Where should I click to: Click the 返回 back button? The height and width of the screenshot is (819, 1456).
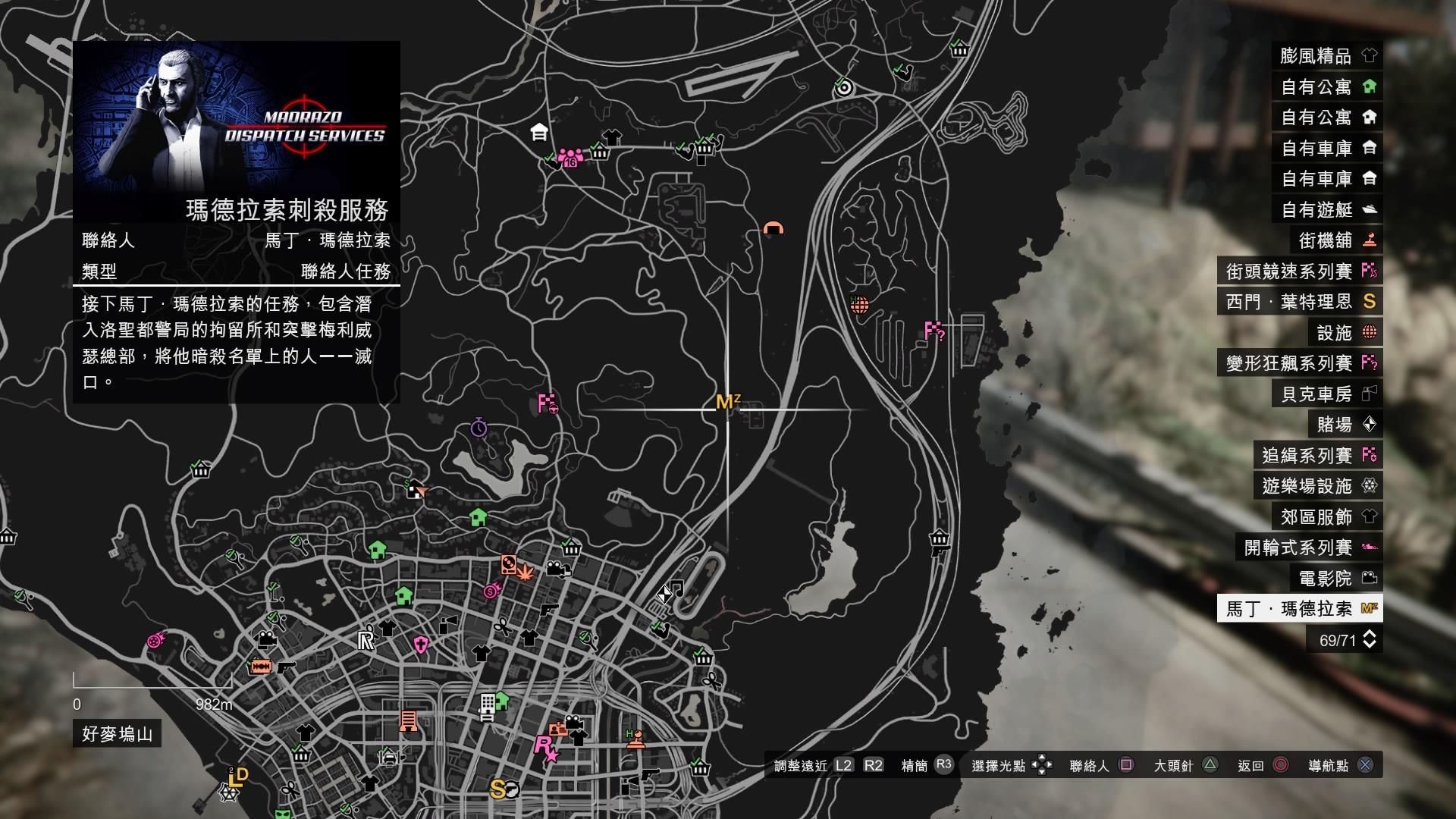1280,766
